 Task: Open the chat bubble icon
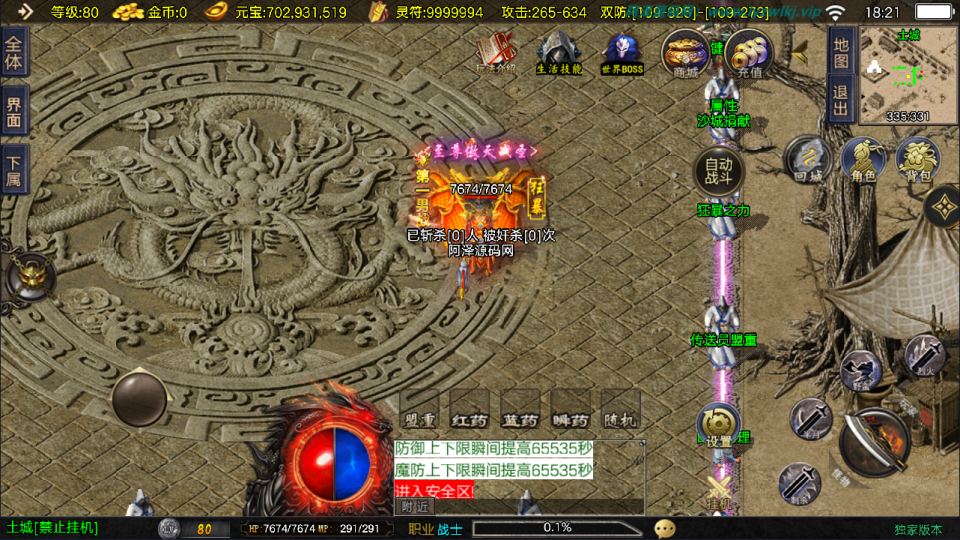click(x=665, y=528)
